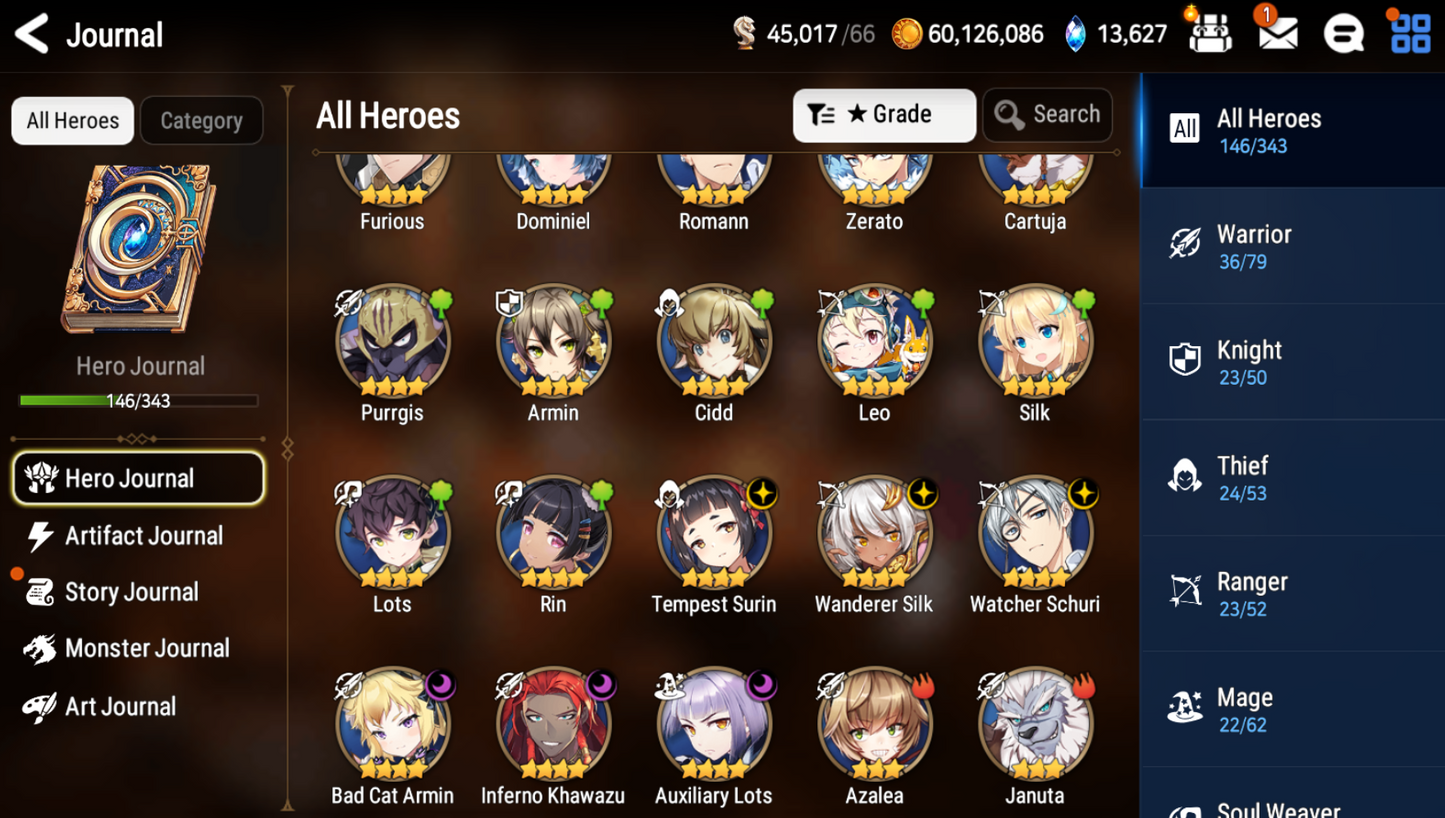
Task: Go back from the Journal screen
Action: point(32,35)
